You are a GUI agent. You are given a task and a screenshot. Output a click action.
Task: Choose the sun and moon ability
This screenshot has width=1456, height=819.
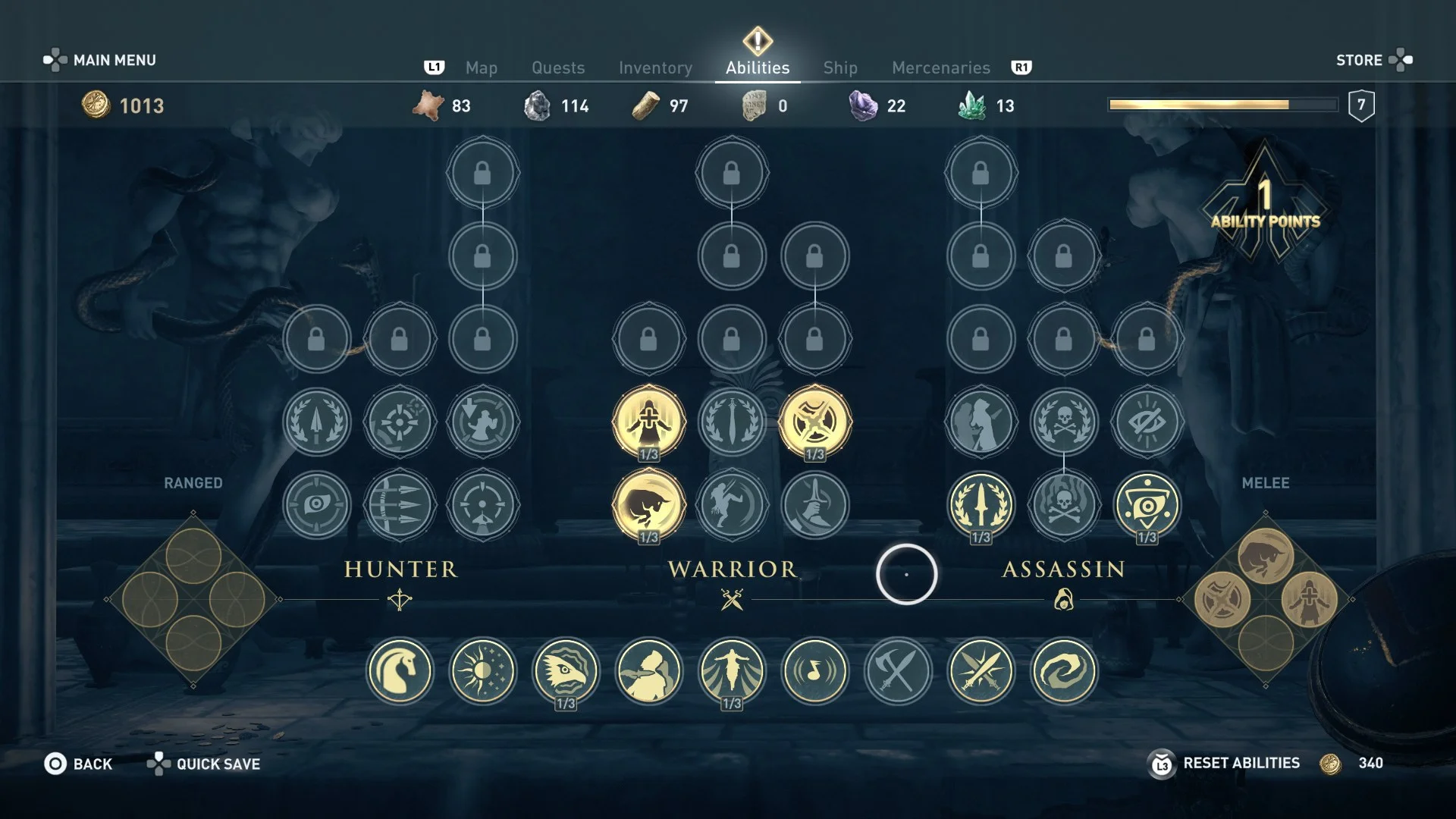tap(482, 671)
